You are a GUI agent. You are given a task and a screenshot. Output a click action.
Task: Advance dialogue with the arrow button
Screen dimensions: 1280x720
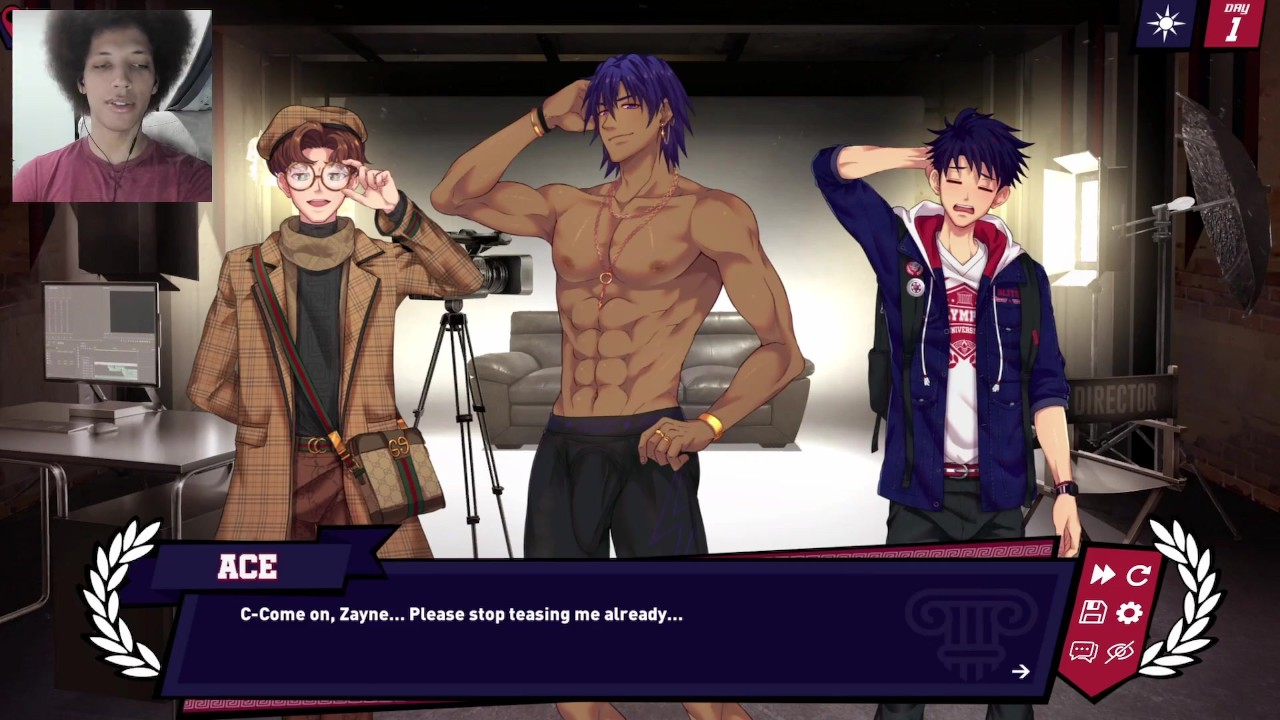click(1020, 672)
